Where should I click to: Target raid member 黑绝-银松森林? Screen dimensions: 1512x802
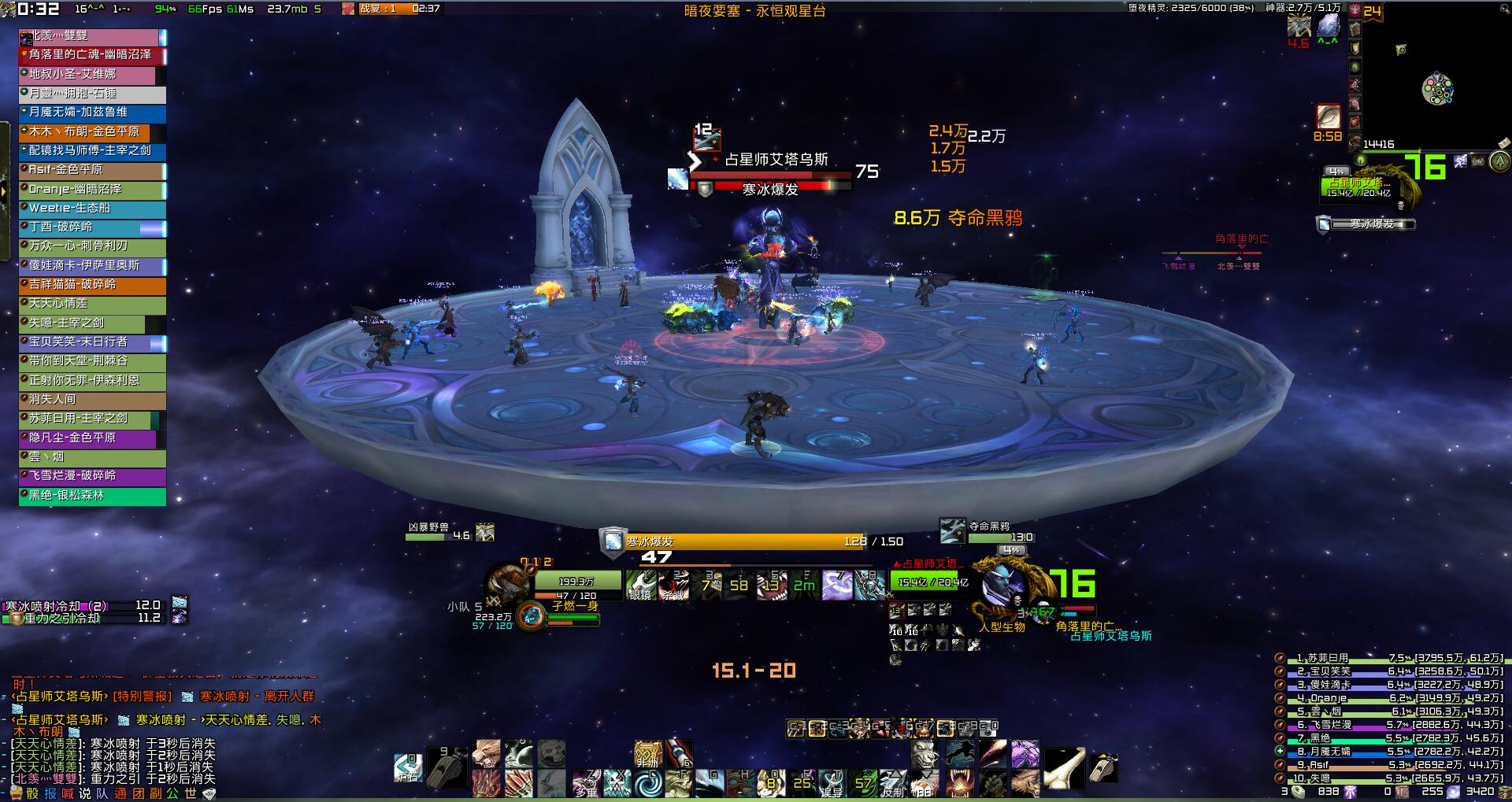click(92, 496)
